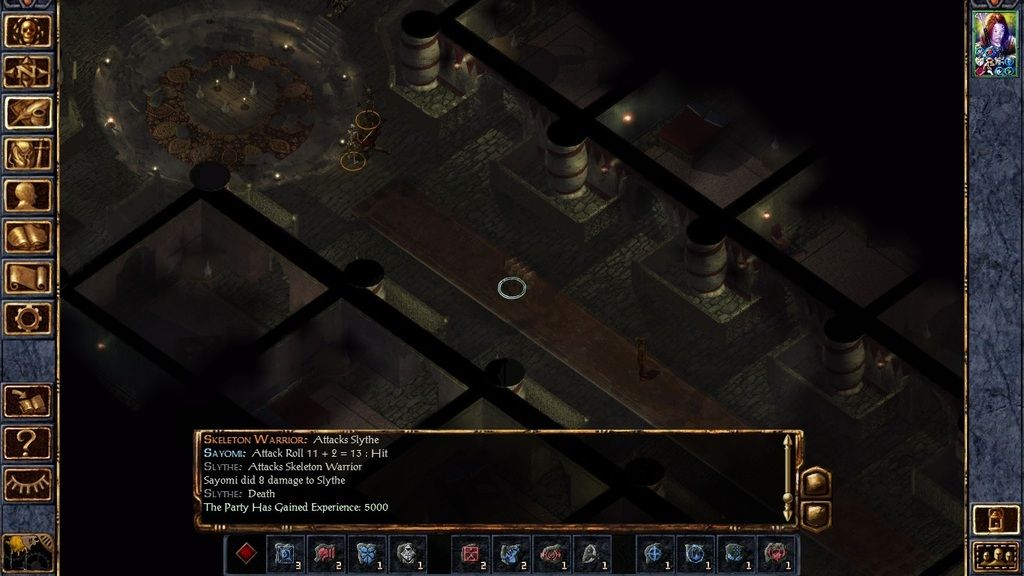Click the upper button beside the message log
Image resolution: width=1024 pixels, height=576 pixels.
click(815, 483)
